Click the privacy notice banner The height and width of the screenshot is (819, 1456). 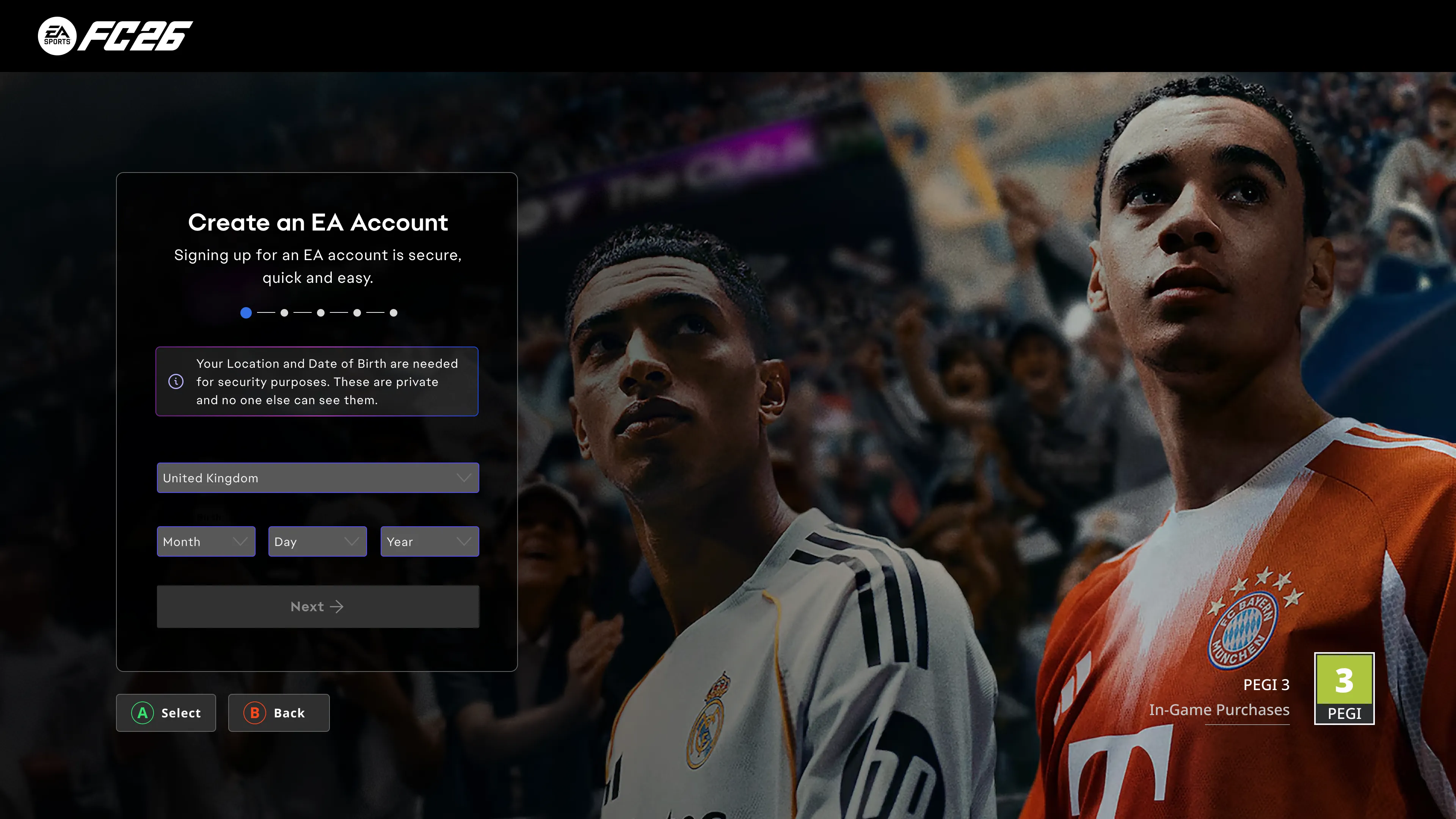point(317,381)
